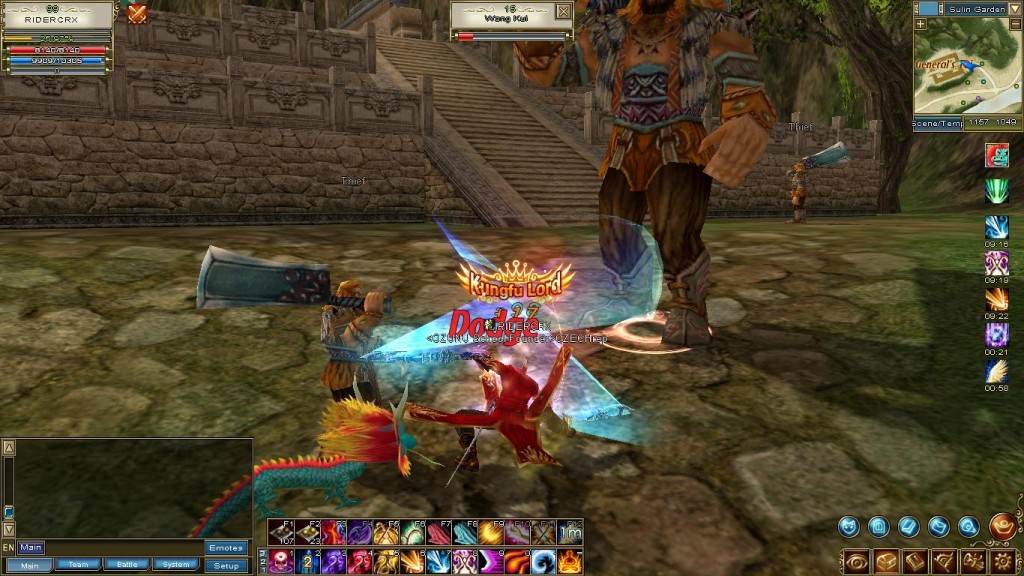1024x576 pixels.
Task: Switch to the Team chat tab
Action: coord(78,565)
